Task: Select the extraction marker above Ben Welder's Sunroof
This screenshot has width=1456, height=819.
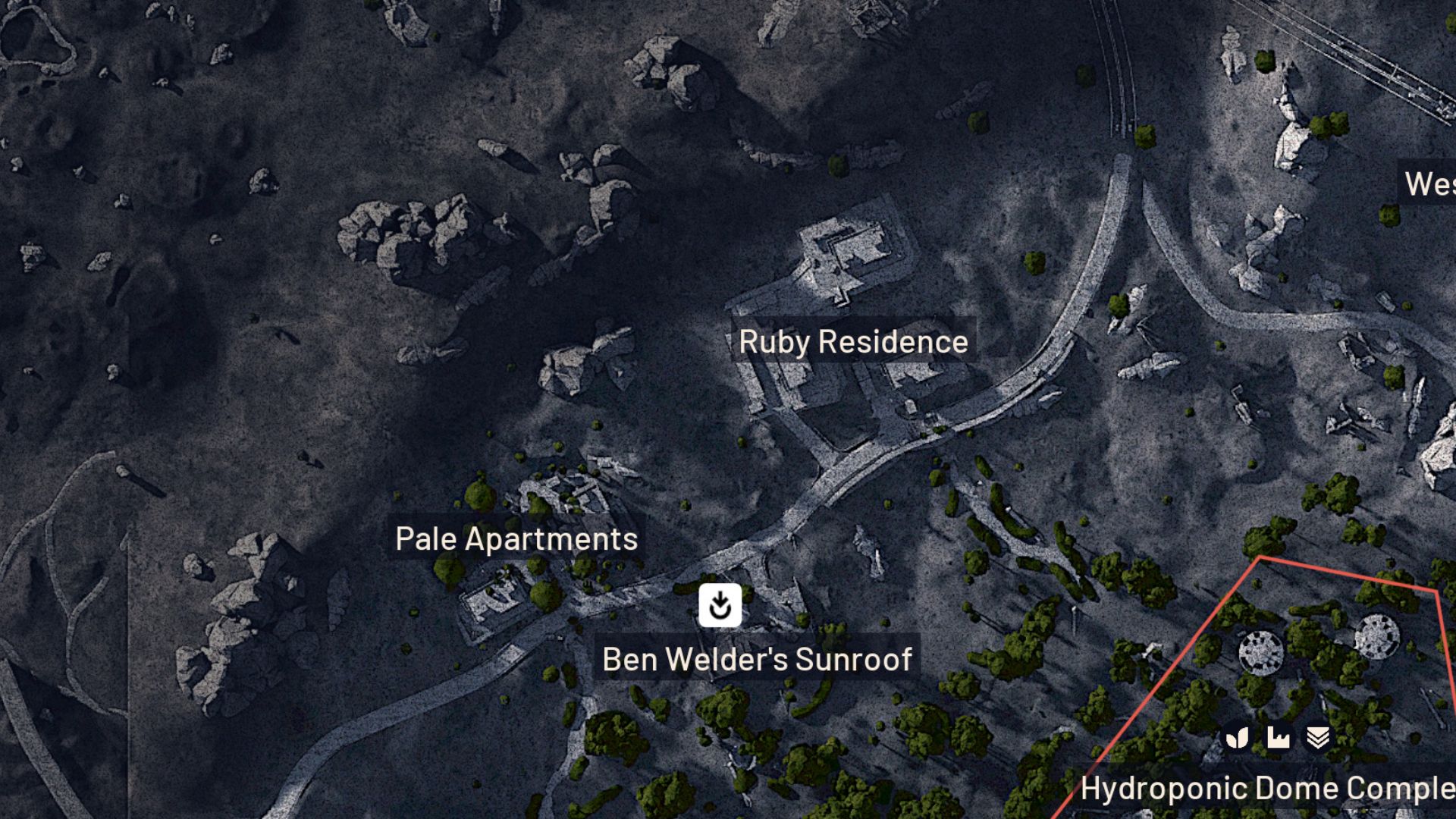Action: tap(719, 606)
